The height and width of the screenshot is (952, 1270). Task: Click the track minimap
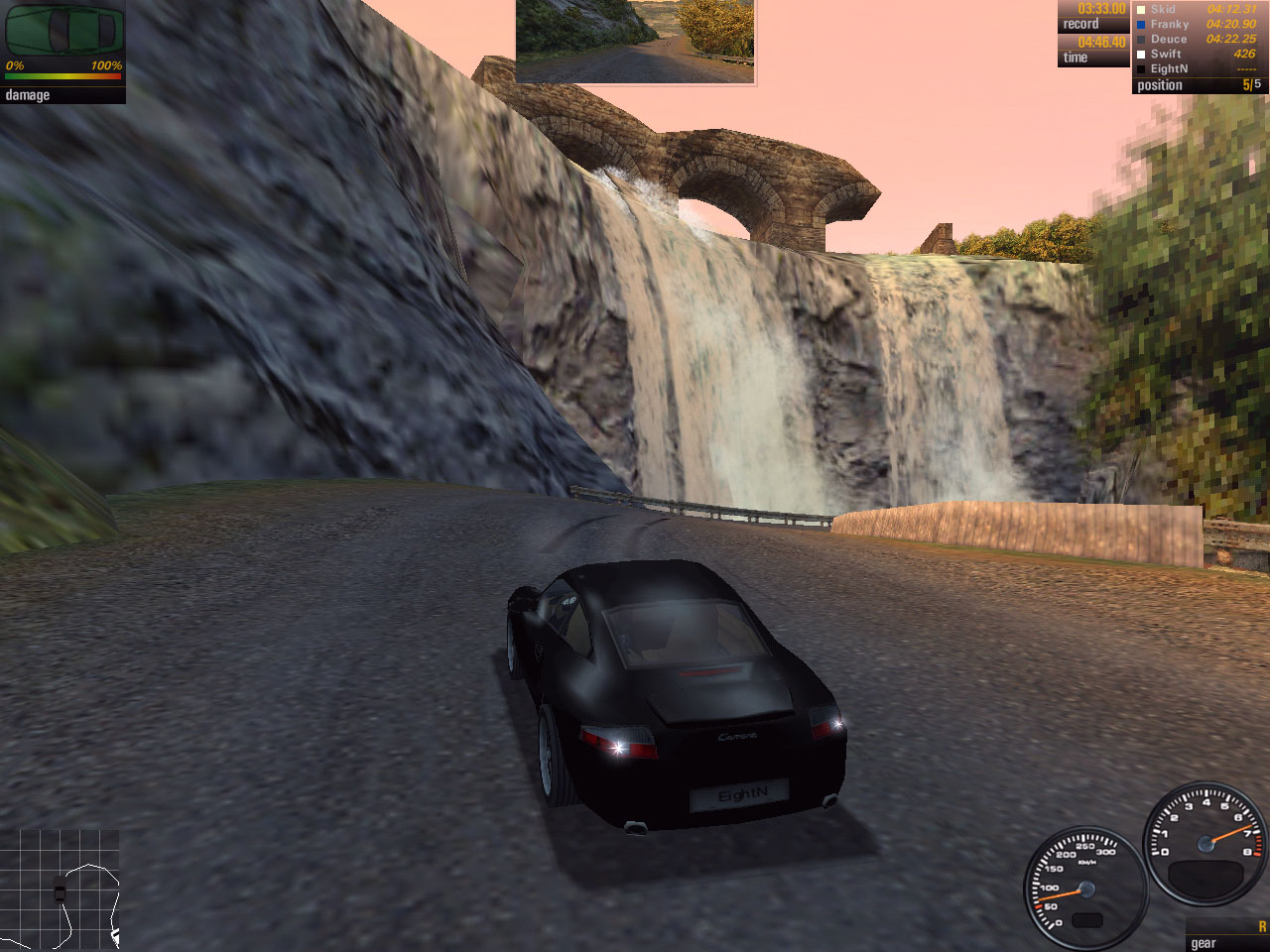[x=62, y=891]
